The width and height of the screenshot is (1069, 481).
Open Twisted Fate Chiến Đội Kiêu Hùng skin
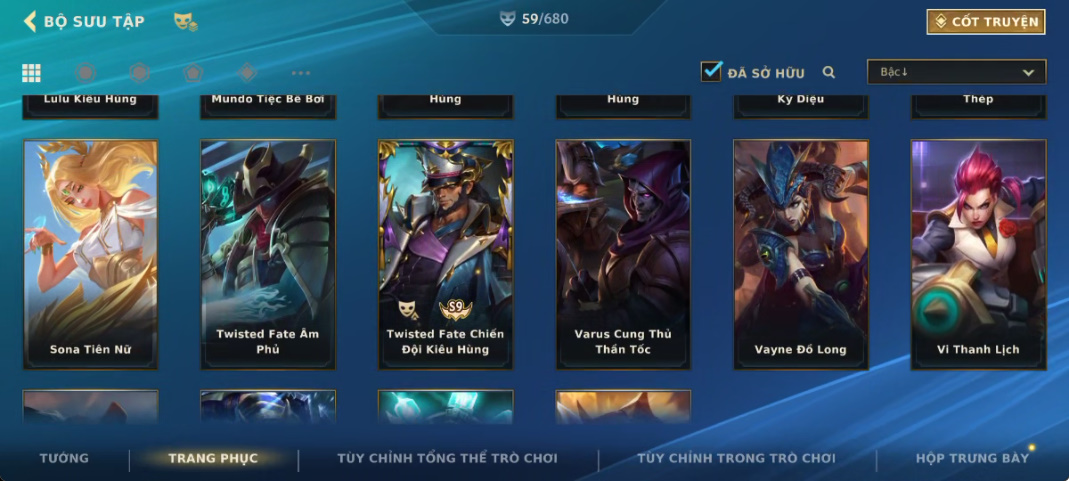point(445,254)
